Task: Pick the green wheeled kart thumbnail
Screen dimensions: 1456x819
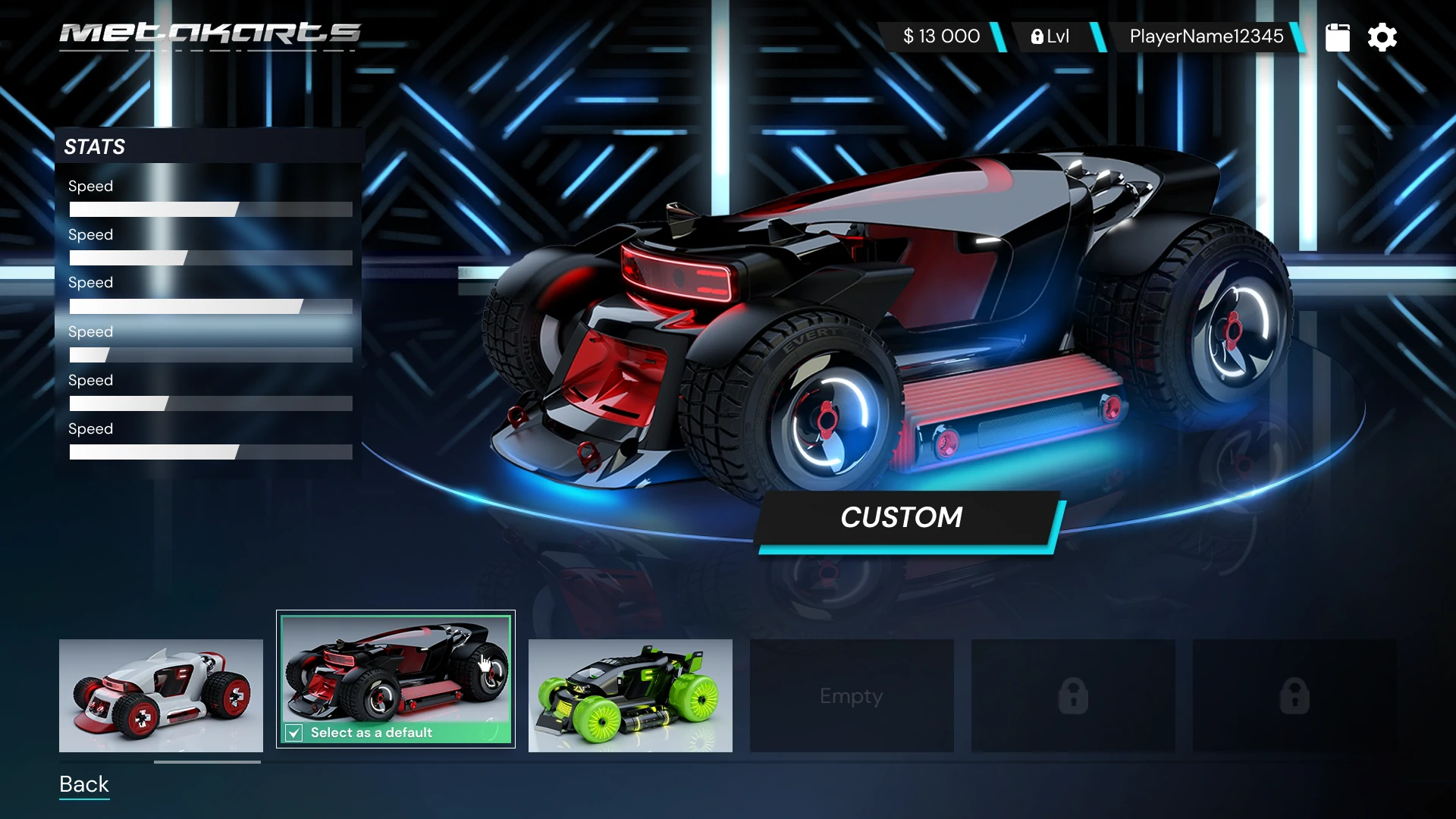Action: pyautogui.click(x=630, y=695)
